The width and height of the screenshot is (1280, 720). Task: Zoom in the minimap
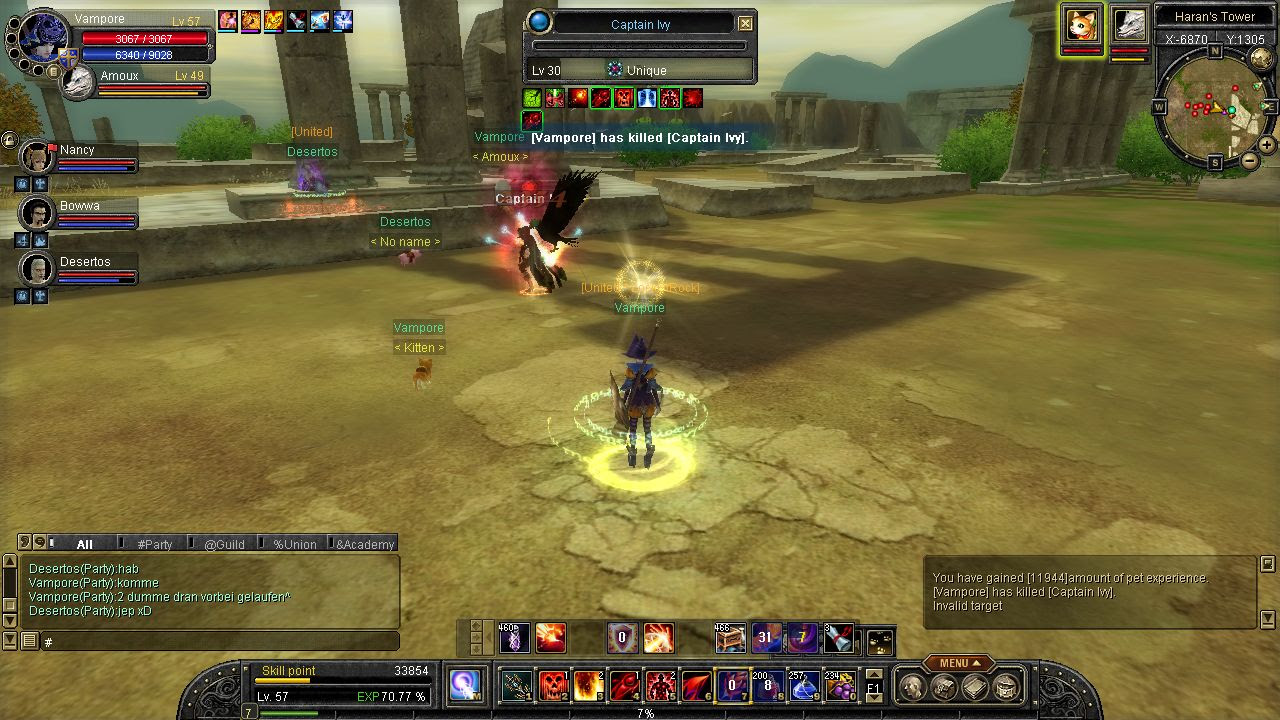point(1266,145)
